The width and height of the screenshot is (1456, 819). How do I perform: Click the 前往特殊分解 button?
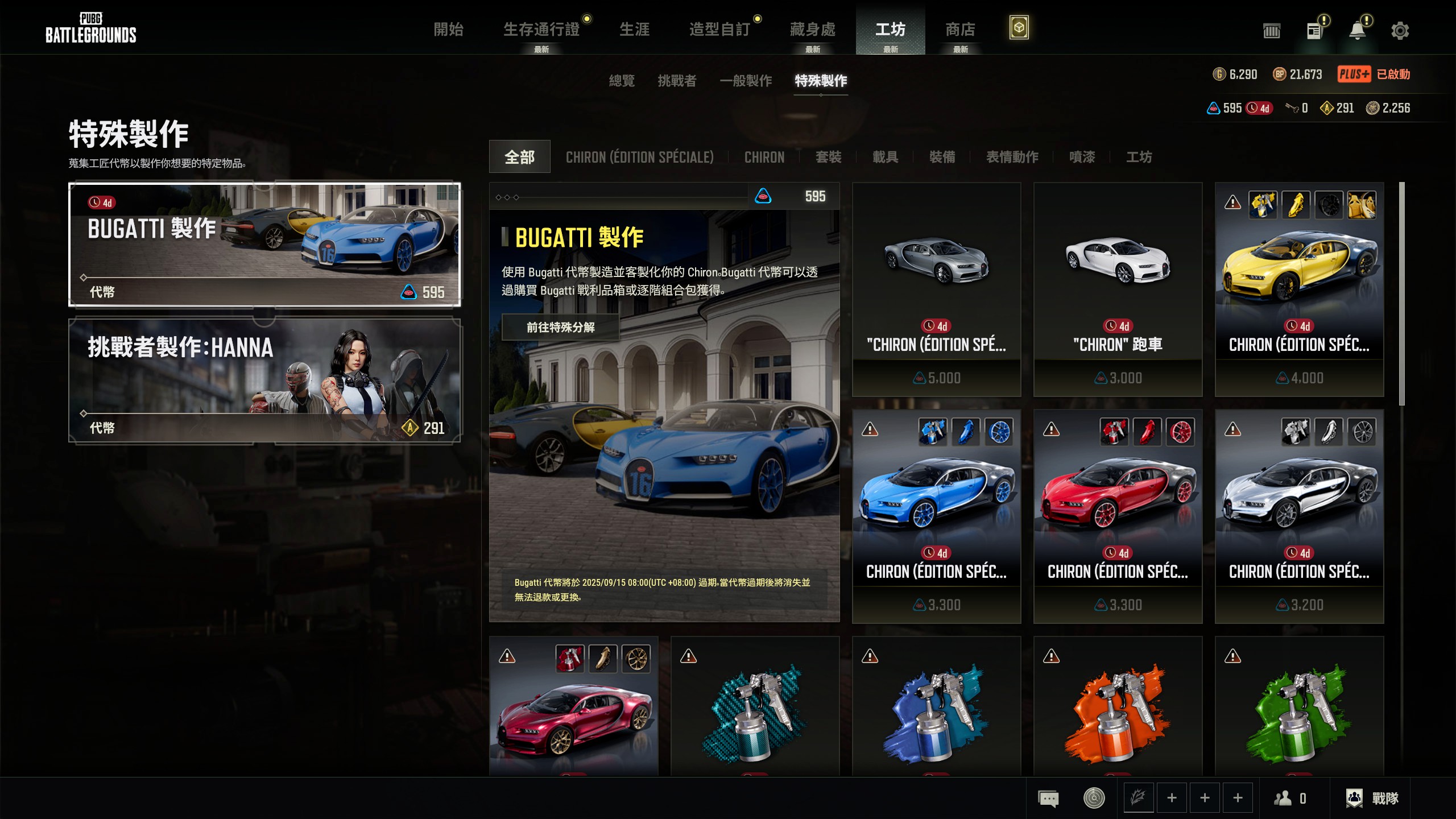560,327
